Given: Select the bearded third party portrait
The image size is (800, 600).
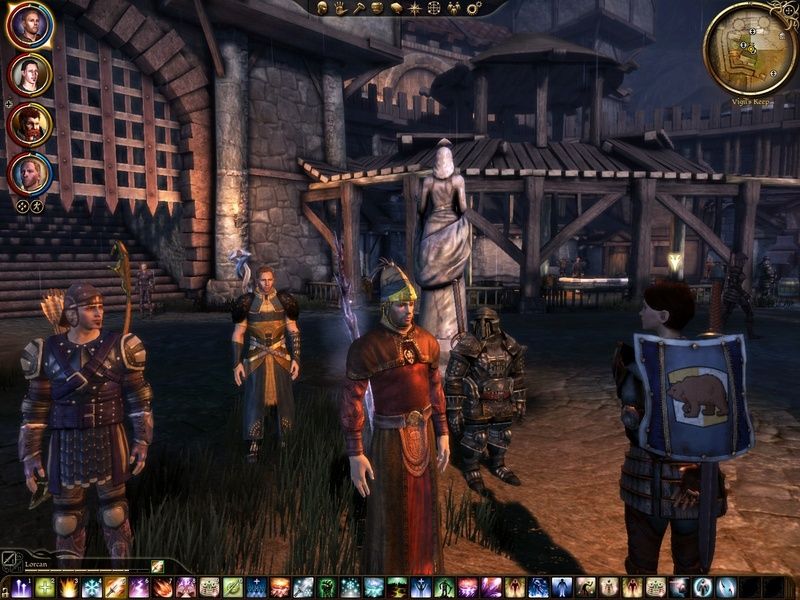Looking at the screenshot, I should [x=30, y=123].
